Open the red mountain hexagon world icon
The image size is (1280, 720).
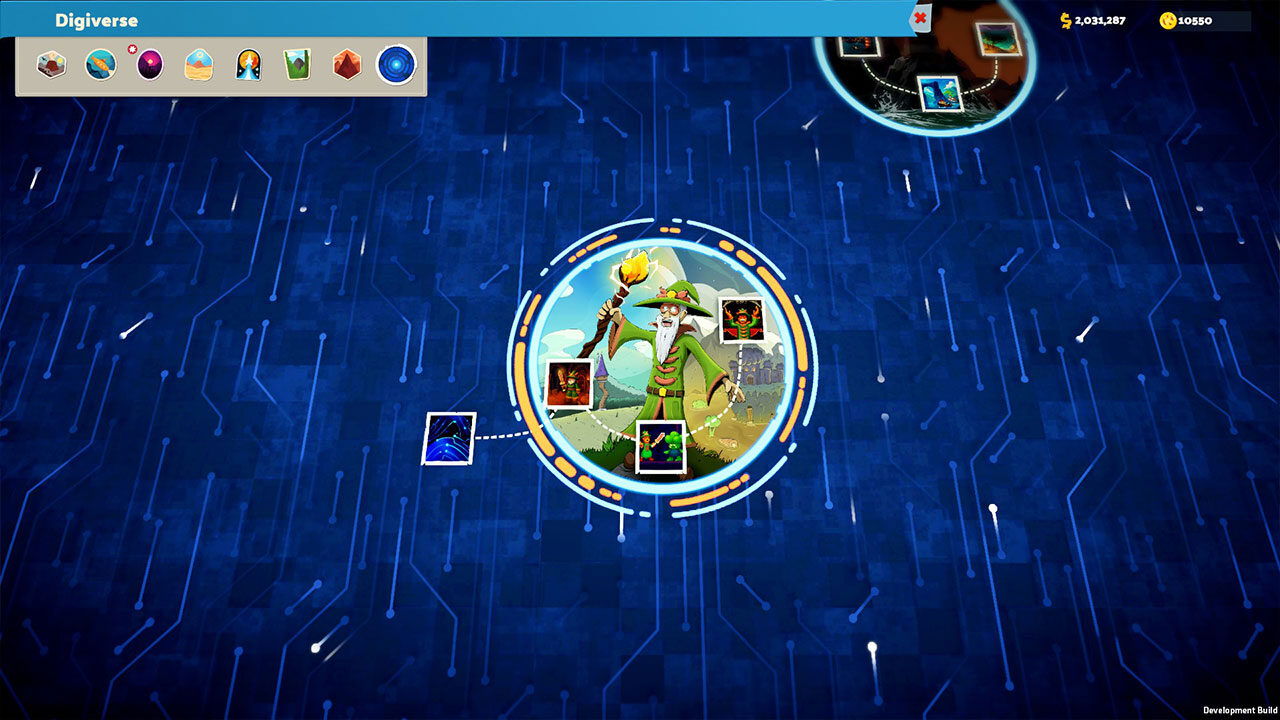[x=346, y=65]
